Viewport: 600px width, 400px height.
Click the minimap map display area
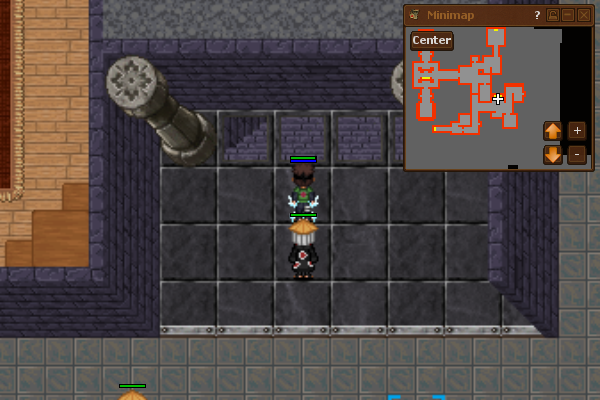pos(470,100)
